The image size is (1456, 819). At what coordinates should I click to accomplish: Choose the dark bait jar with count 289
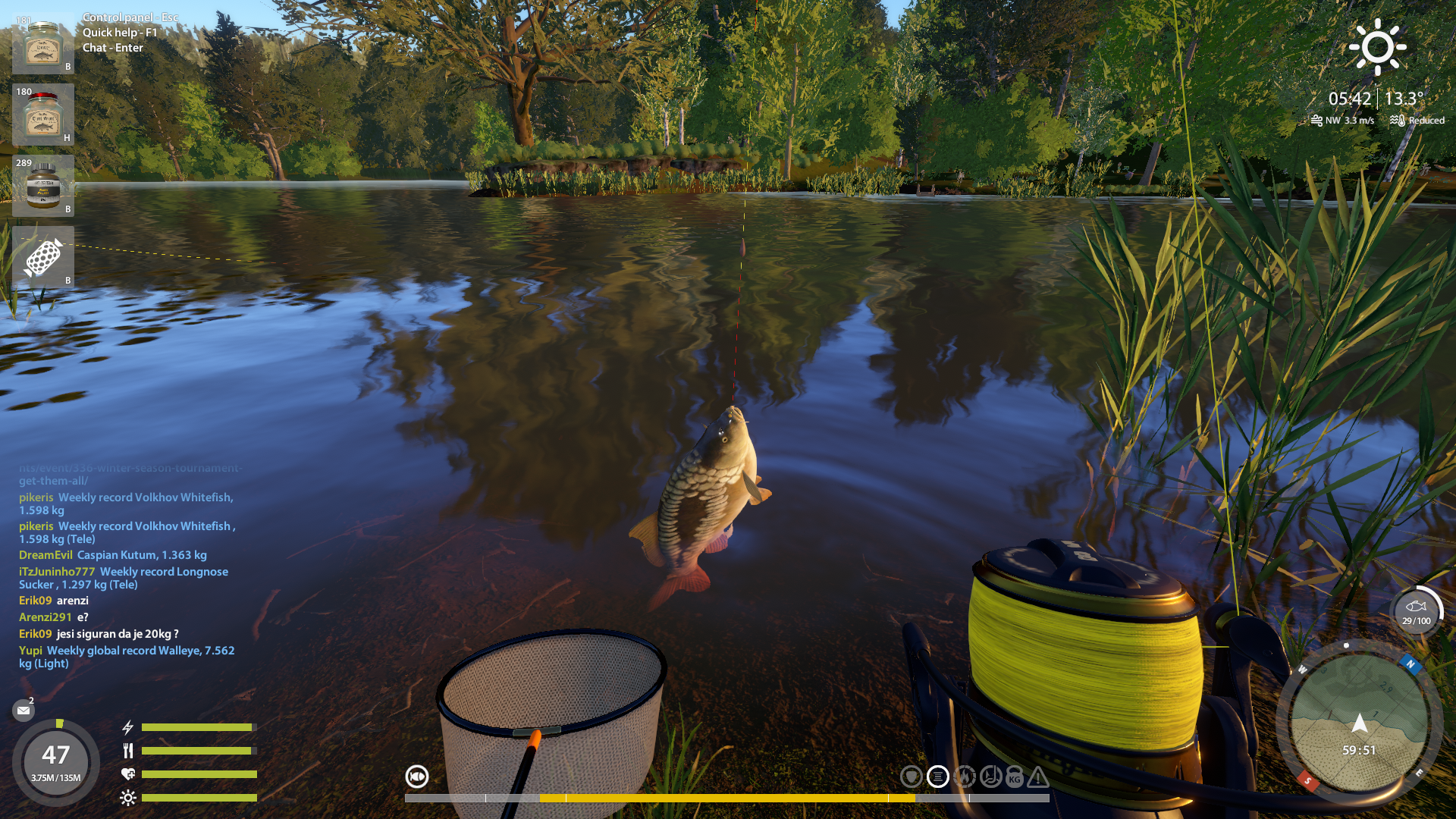pos(43,186)
